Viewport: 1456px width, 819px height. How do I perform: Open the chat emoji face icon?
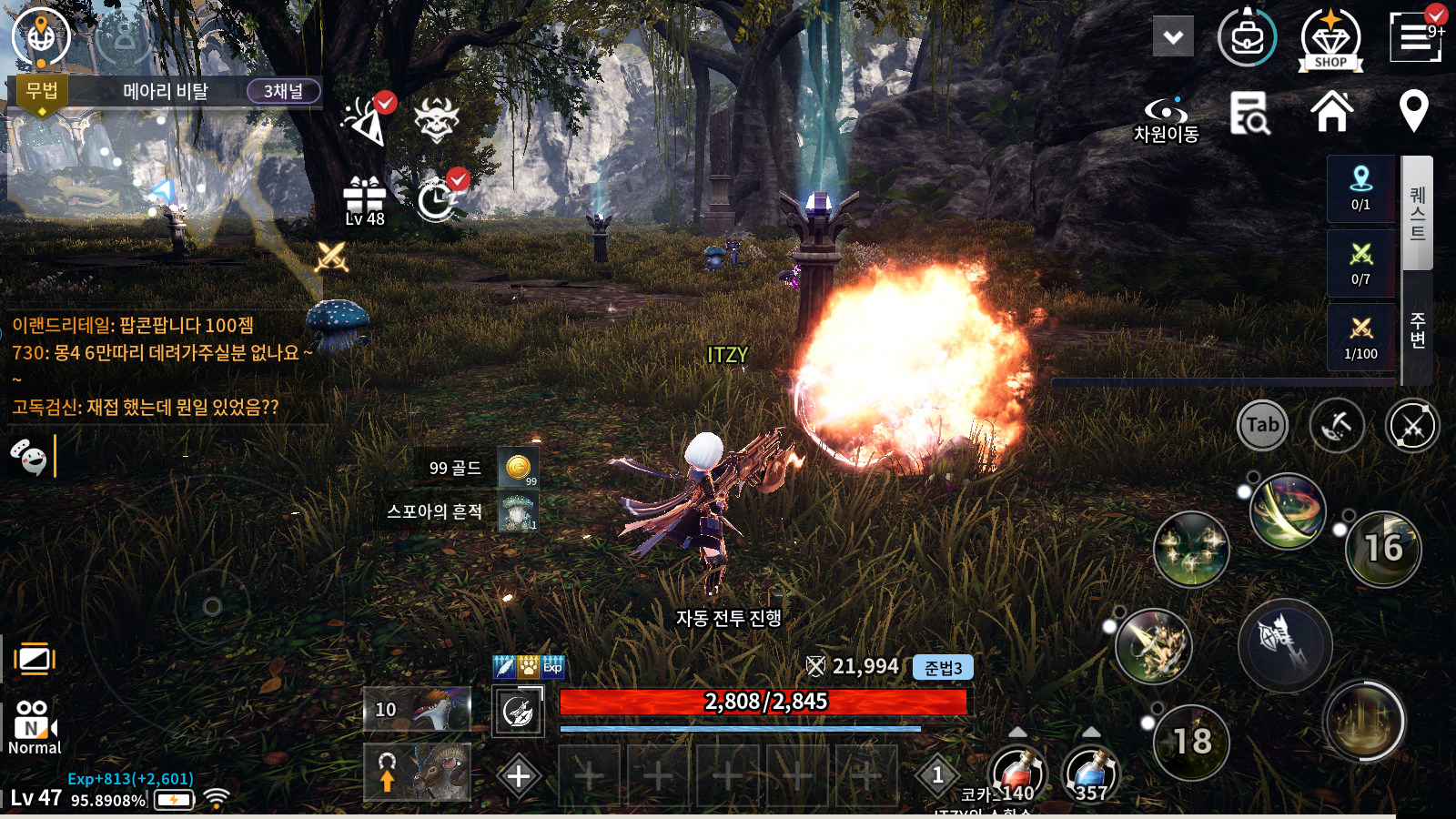point(28,456)
